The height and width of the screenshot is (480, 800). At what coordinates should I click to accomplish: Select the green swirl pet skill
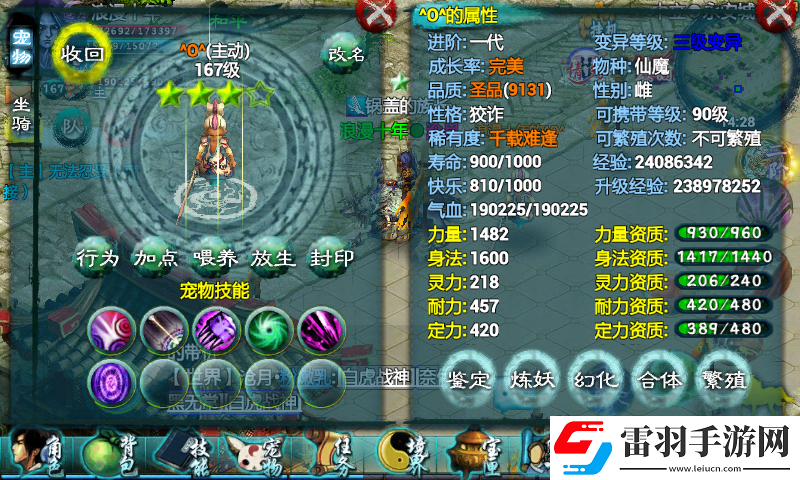click(x=267, y=328)
